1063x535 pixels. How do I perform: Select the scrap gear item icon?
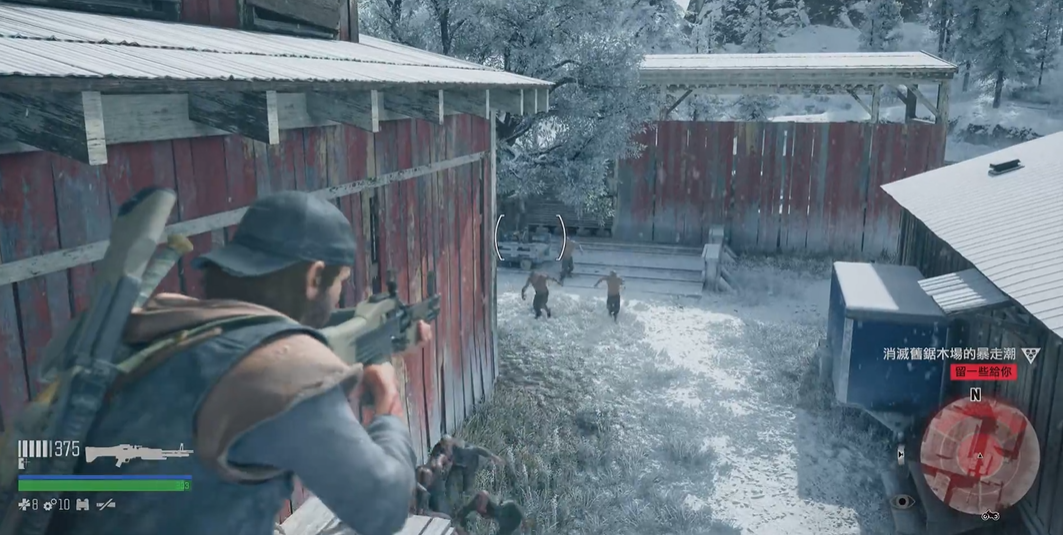pyautogui.click(x=51, y=504)
